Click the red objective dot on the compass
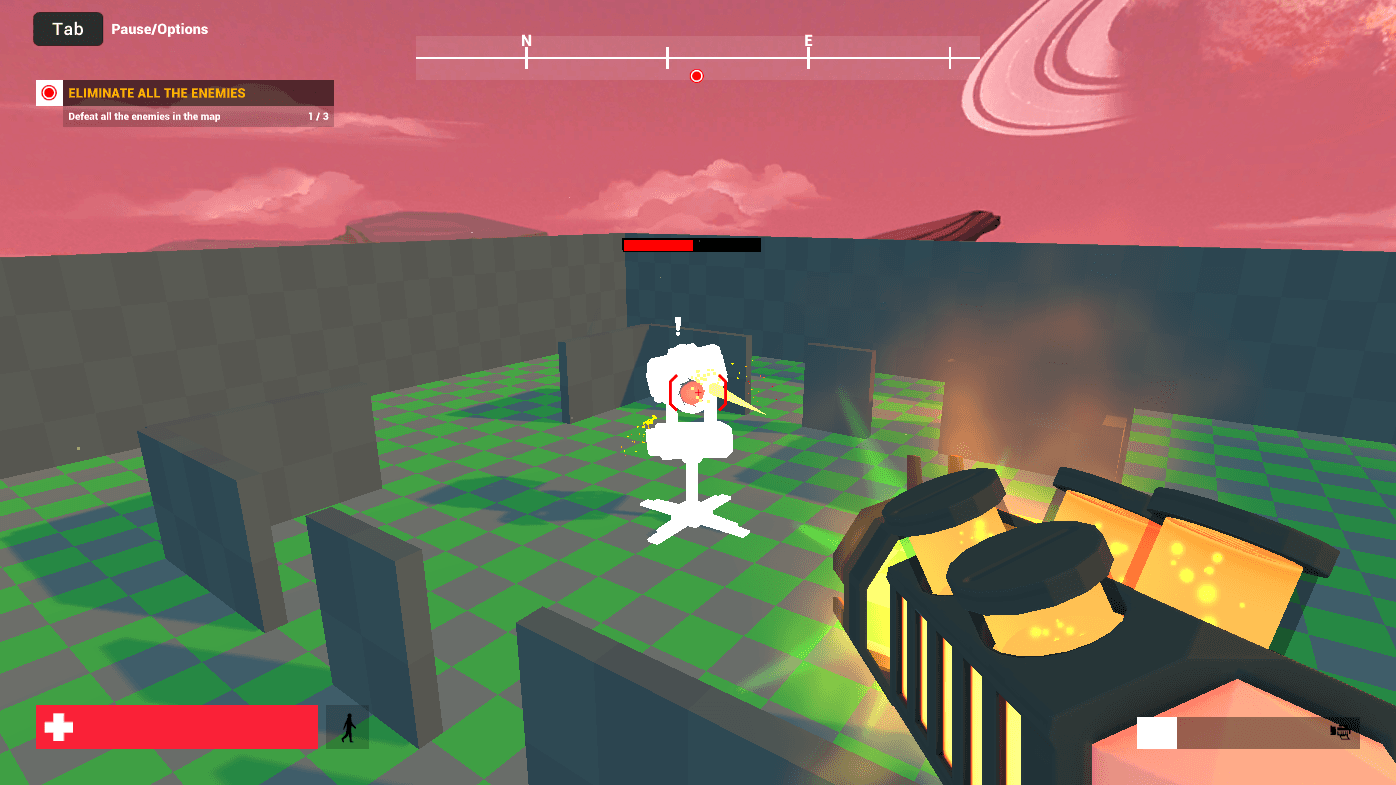The height and width of the screenshot is (785, 1396). 696,75
